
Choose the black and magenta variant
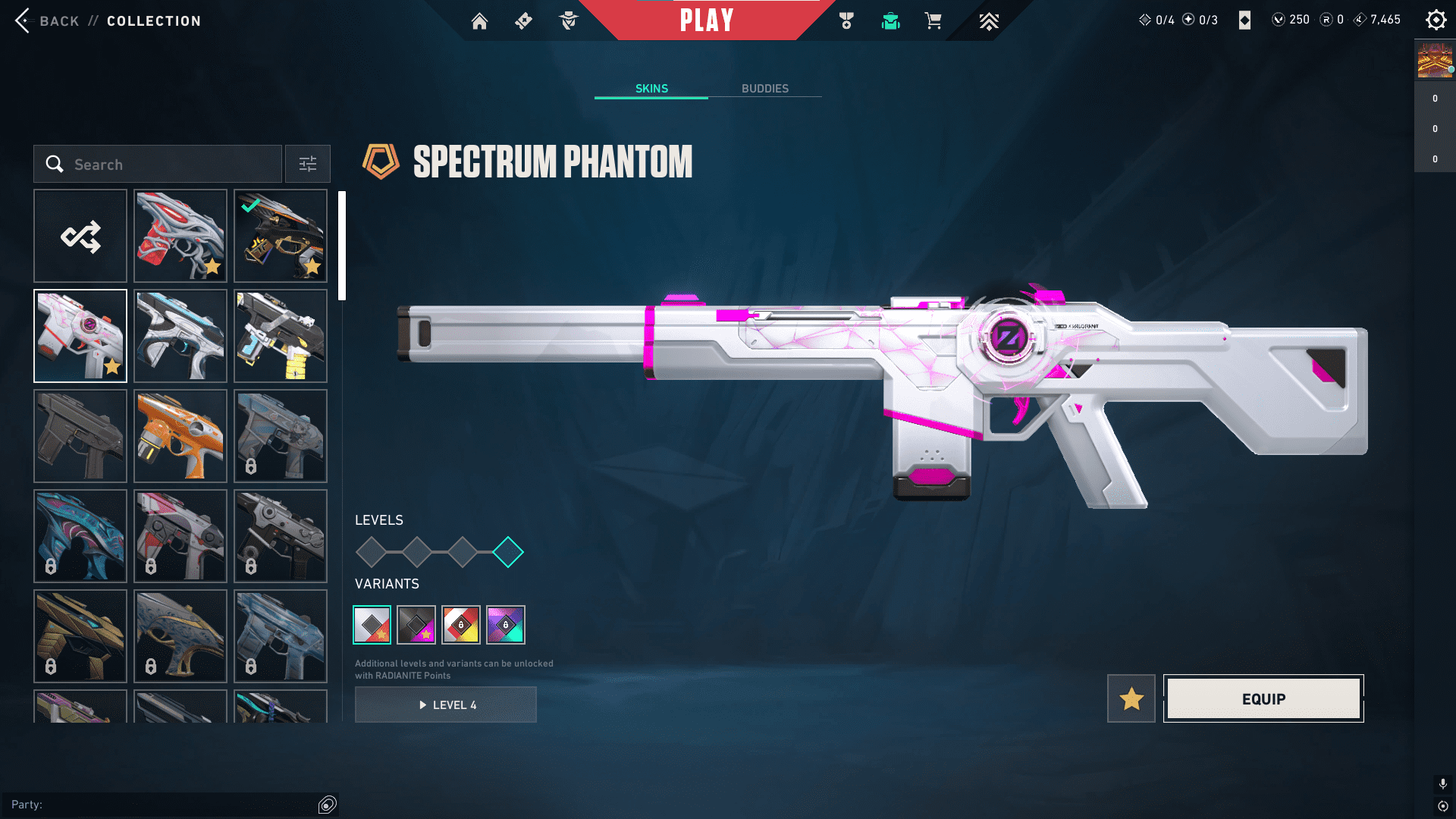click(x=416, y=625)
